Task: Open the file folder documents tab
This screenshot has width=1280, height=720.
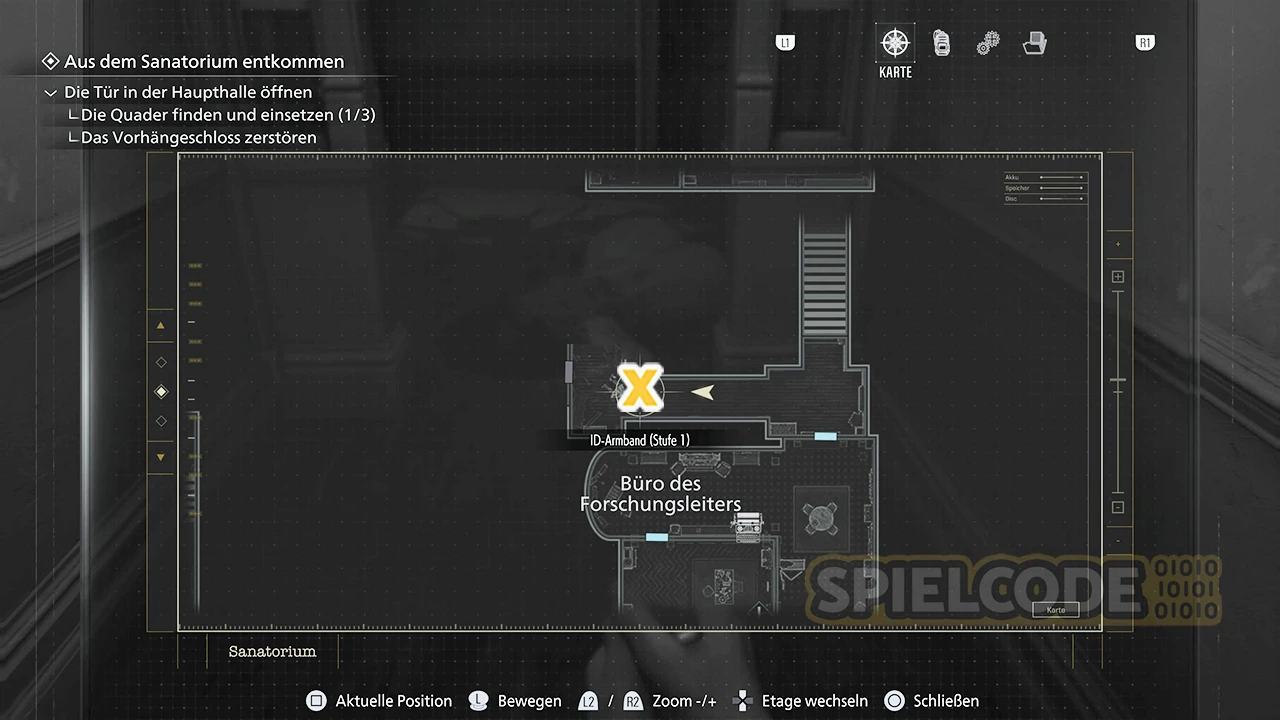Action: click(1035, 43)
